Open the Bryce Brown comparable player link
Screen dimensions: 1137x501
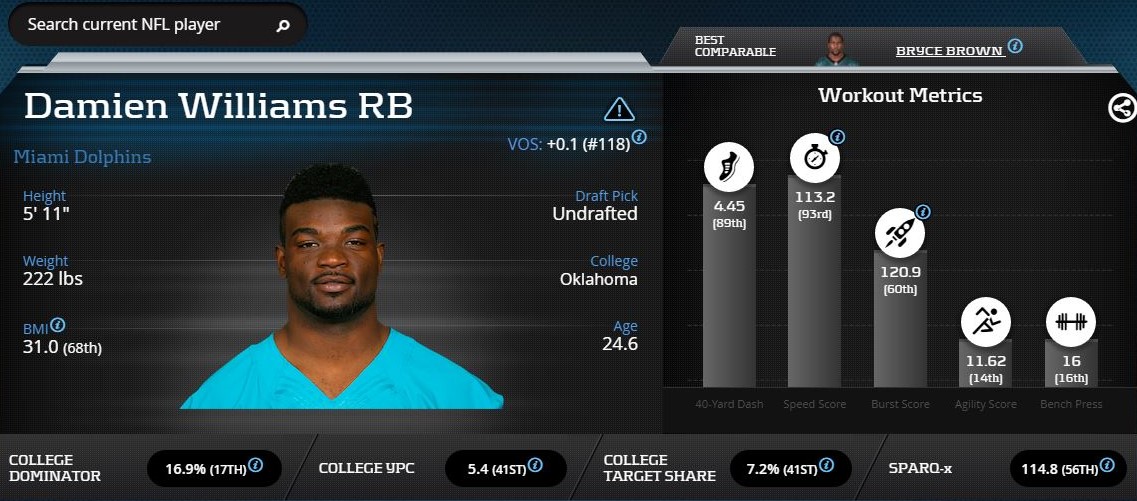(949, 50)
